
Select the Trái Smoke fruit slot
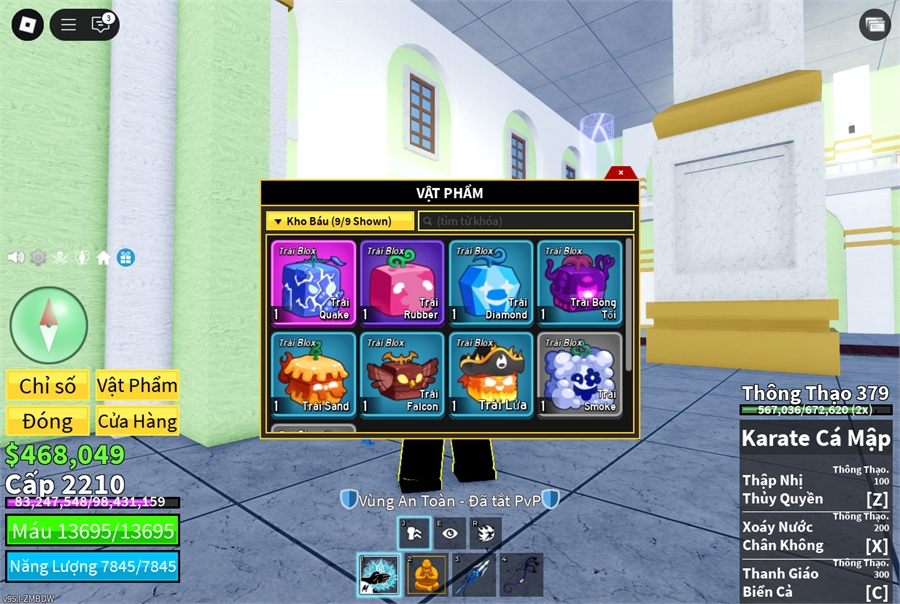click(x=579, y=374)
